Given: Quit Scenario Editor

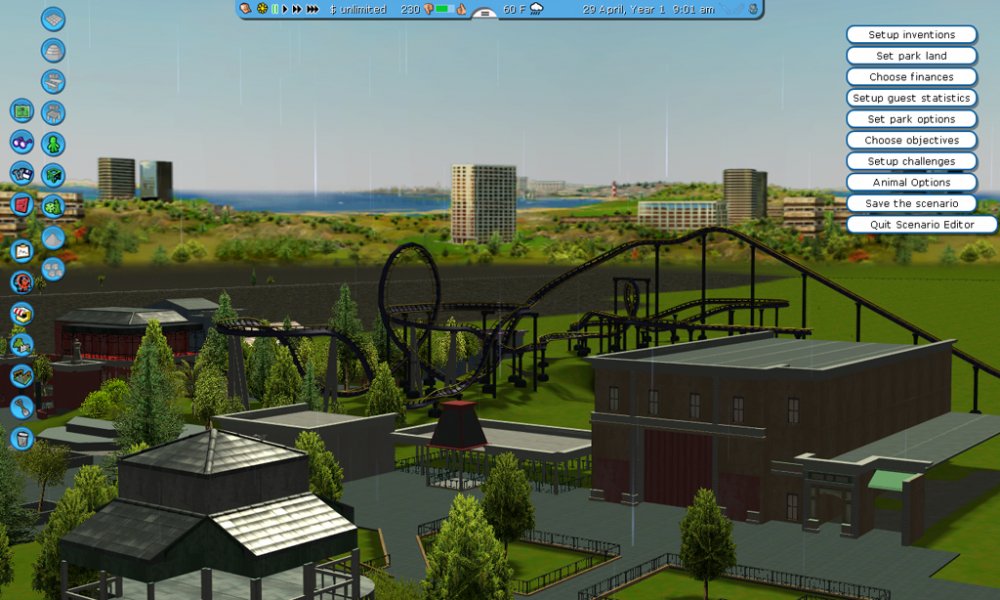Looking at the screenshot, I should pyautogui.click(x=921, y=224).
